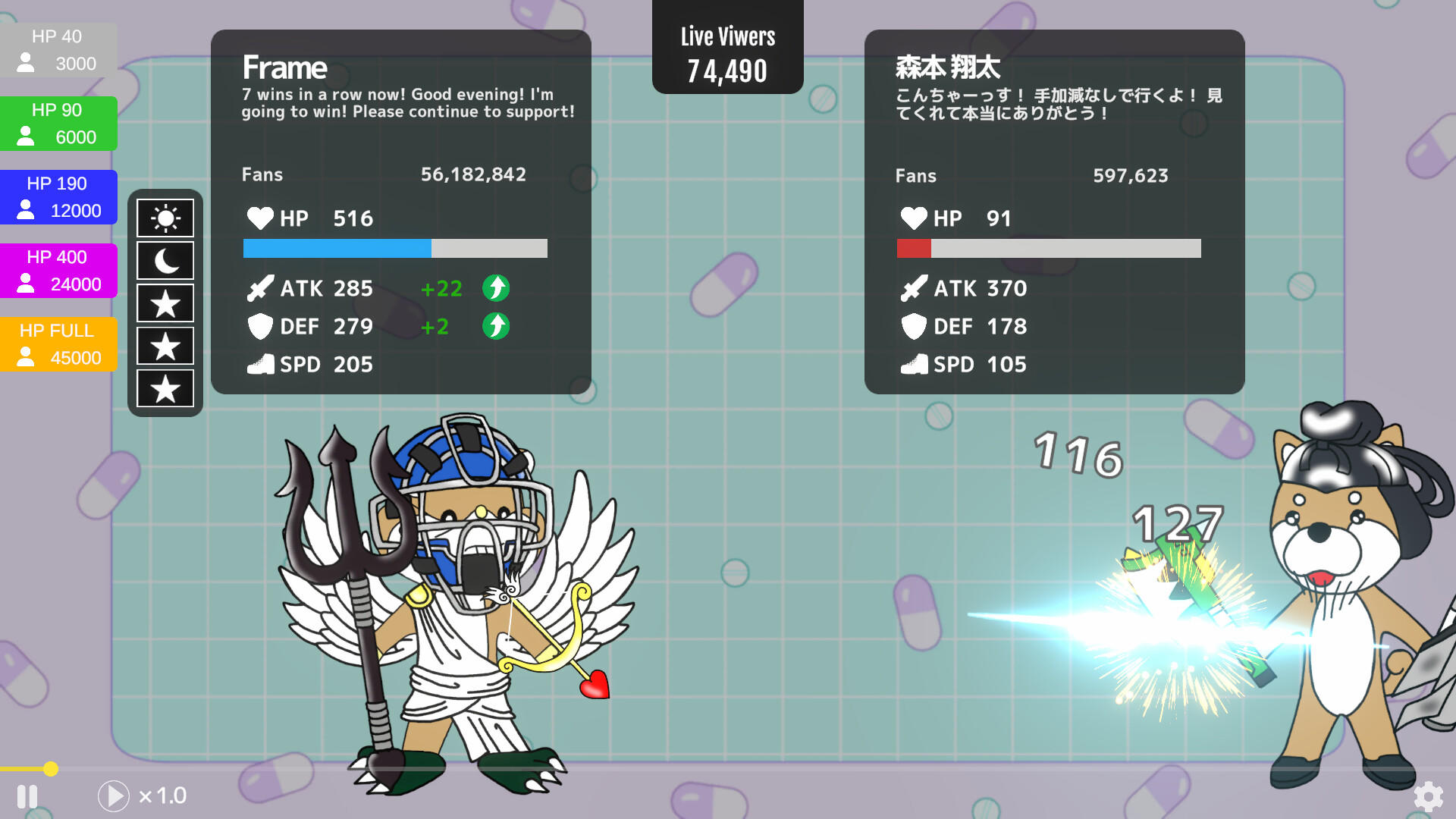The width and height of the screenshot is (1456, 819).
Task: Open the settings gear in the bottom corner
Action: [1427, 796]
